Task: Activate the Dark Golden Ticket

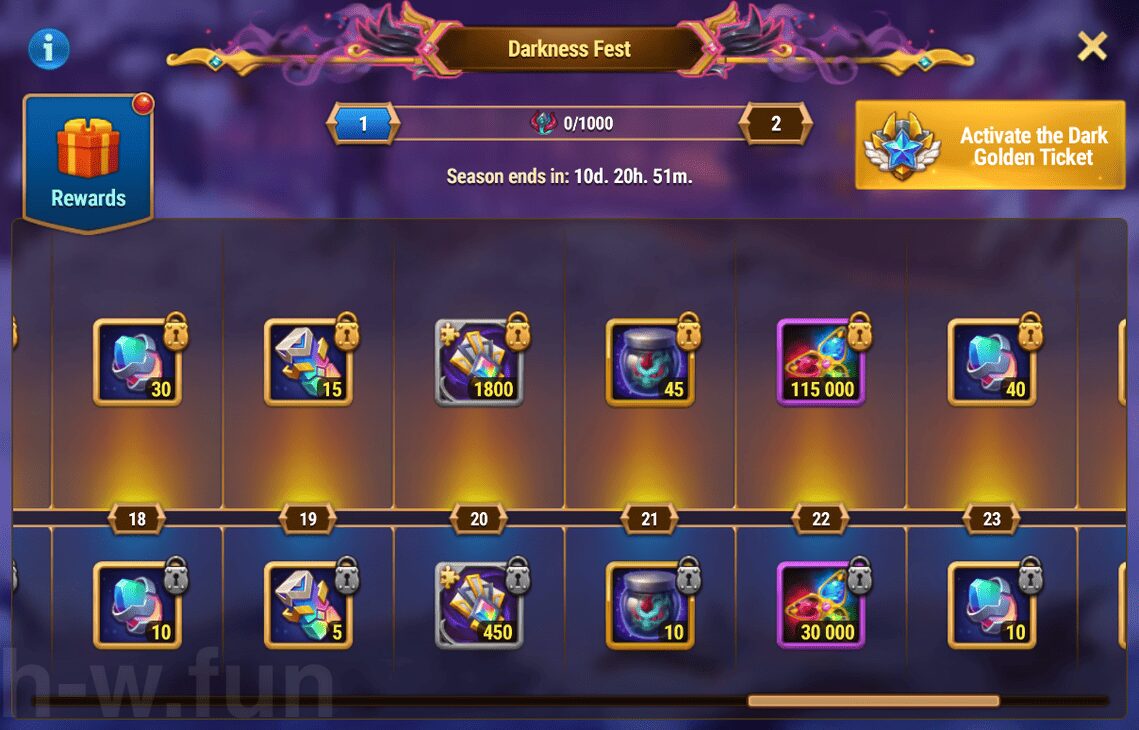Action: click(990, 145)
